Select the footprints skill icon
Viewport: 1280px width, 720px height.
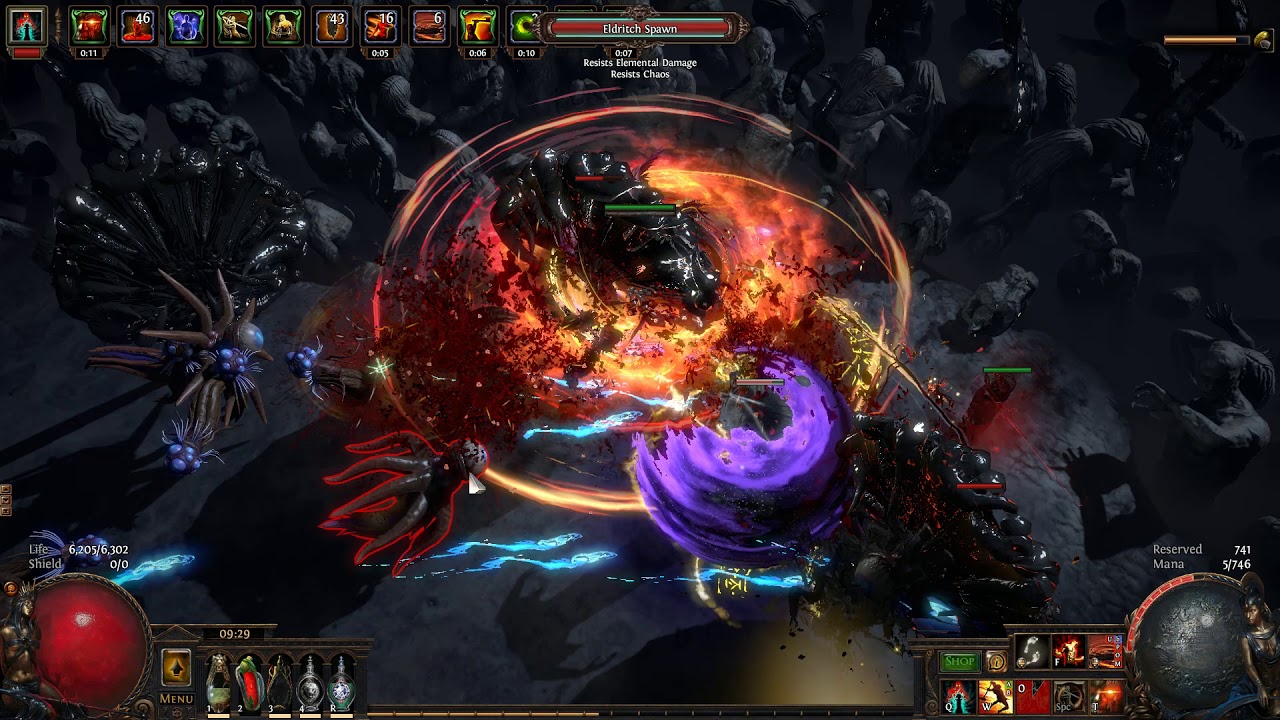(x=1032, y=652)
